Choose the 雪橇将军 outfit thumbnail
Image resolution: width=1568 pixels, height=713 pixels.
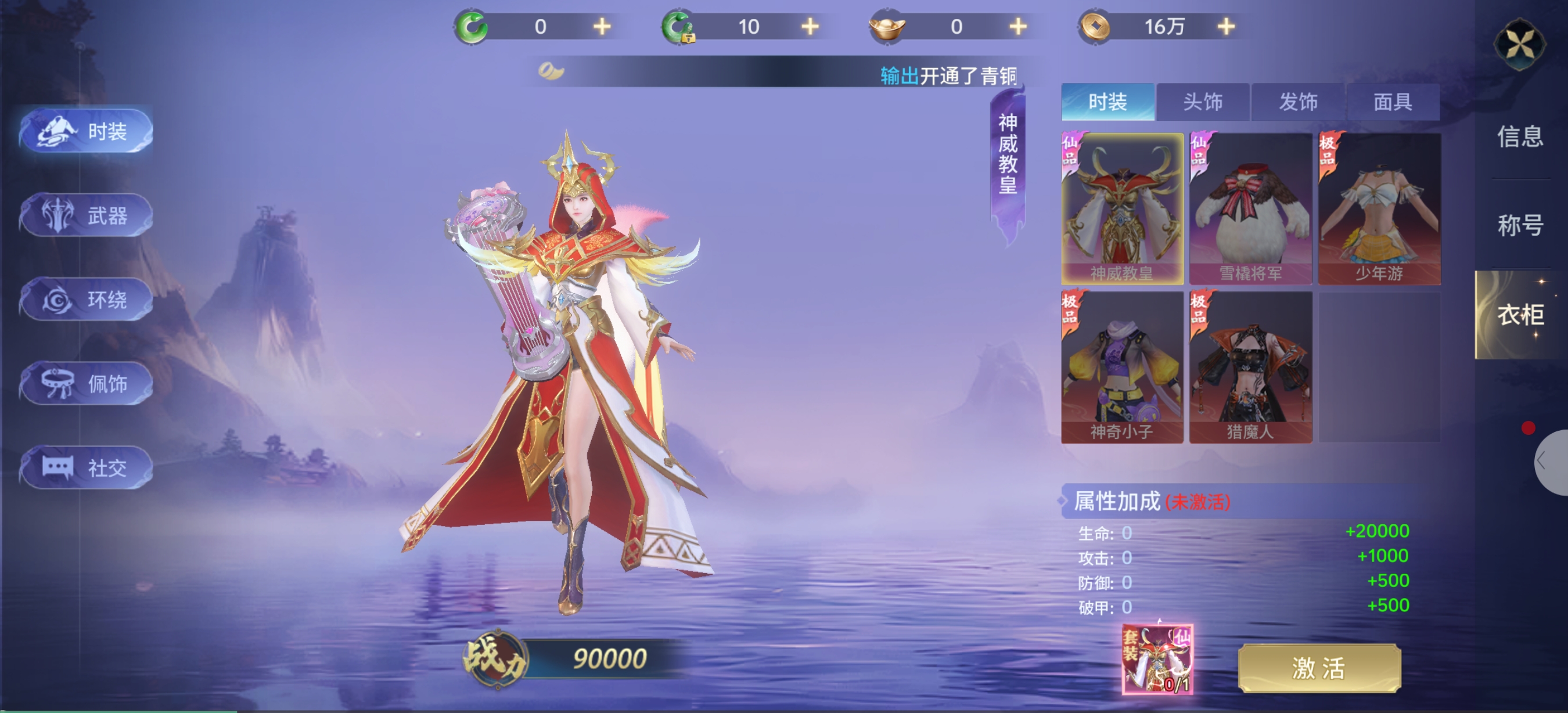pos(1250,208)
